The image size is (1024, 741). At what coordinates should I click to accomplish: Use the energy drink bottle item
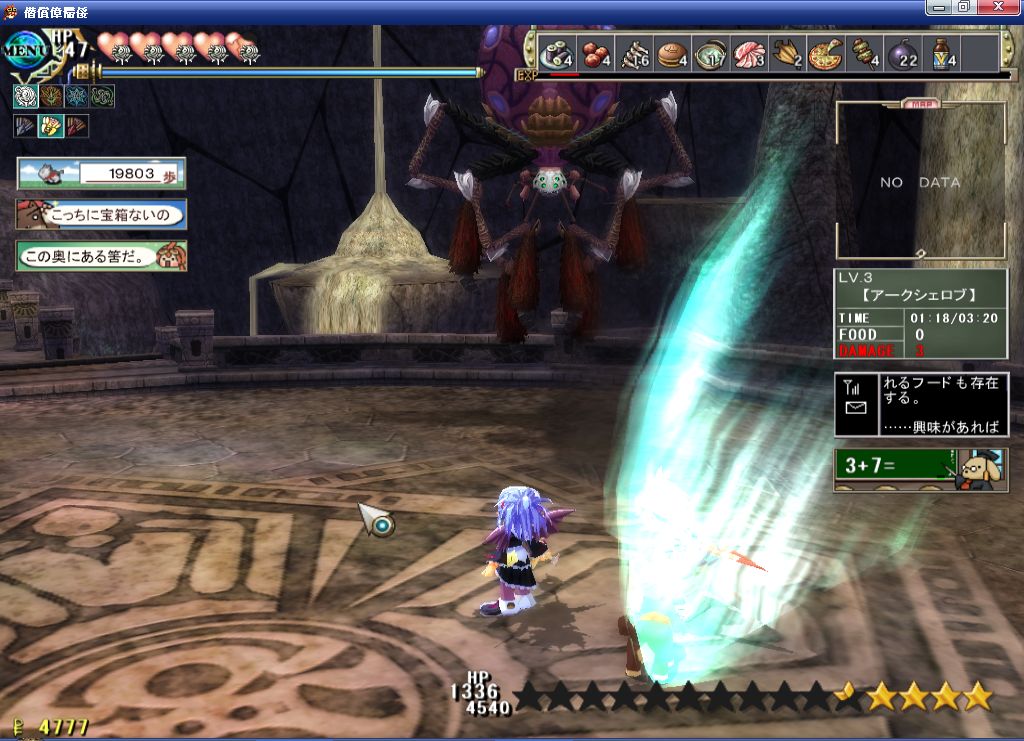[x=943, y=52]
